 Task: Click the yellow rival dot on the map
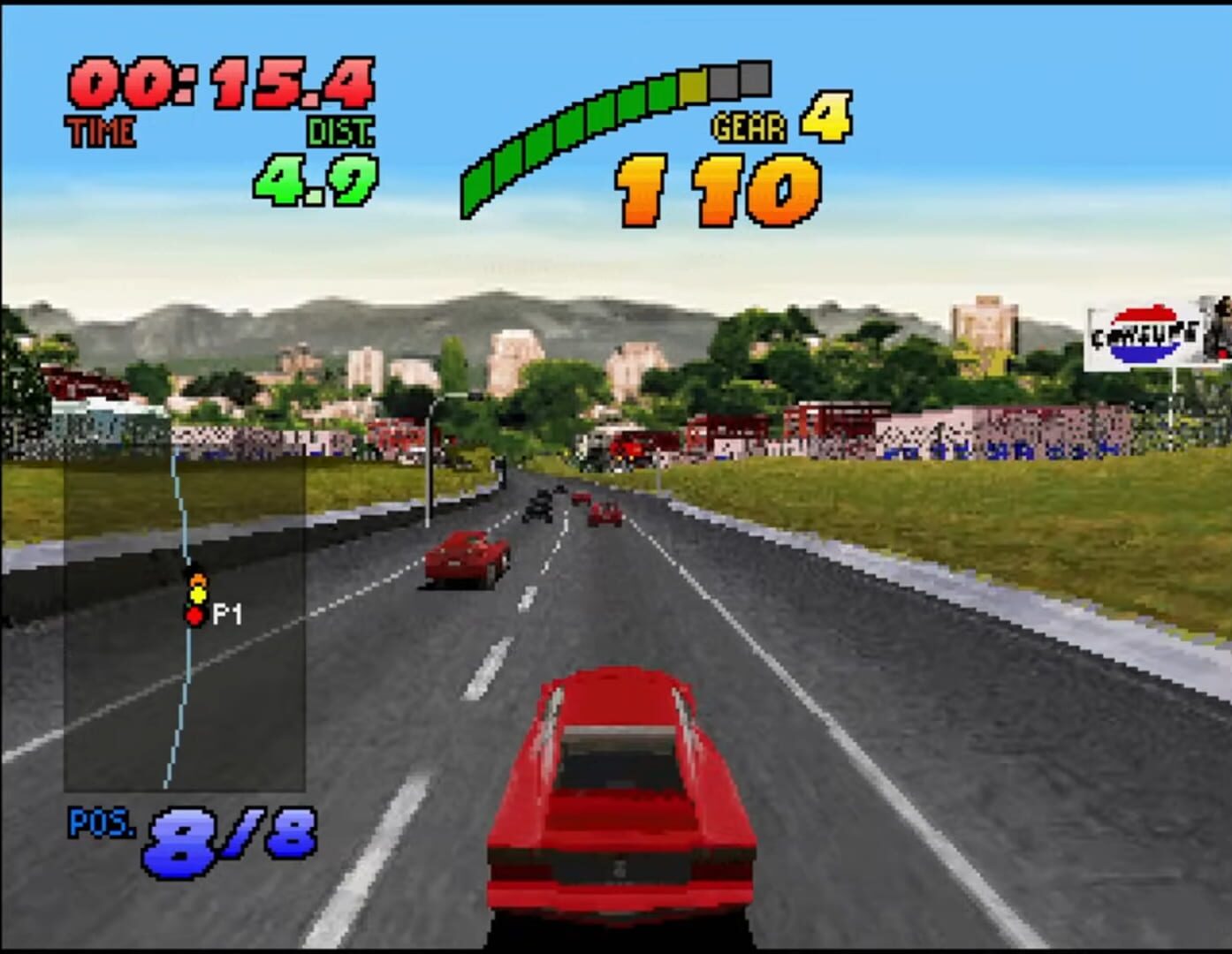[196, 594]
